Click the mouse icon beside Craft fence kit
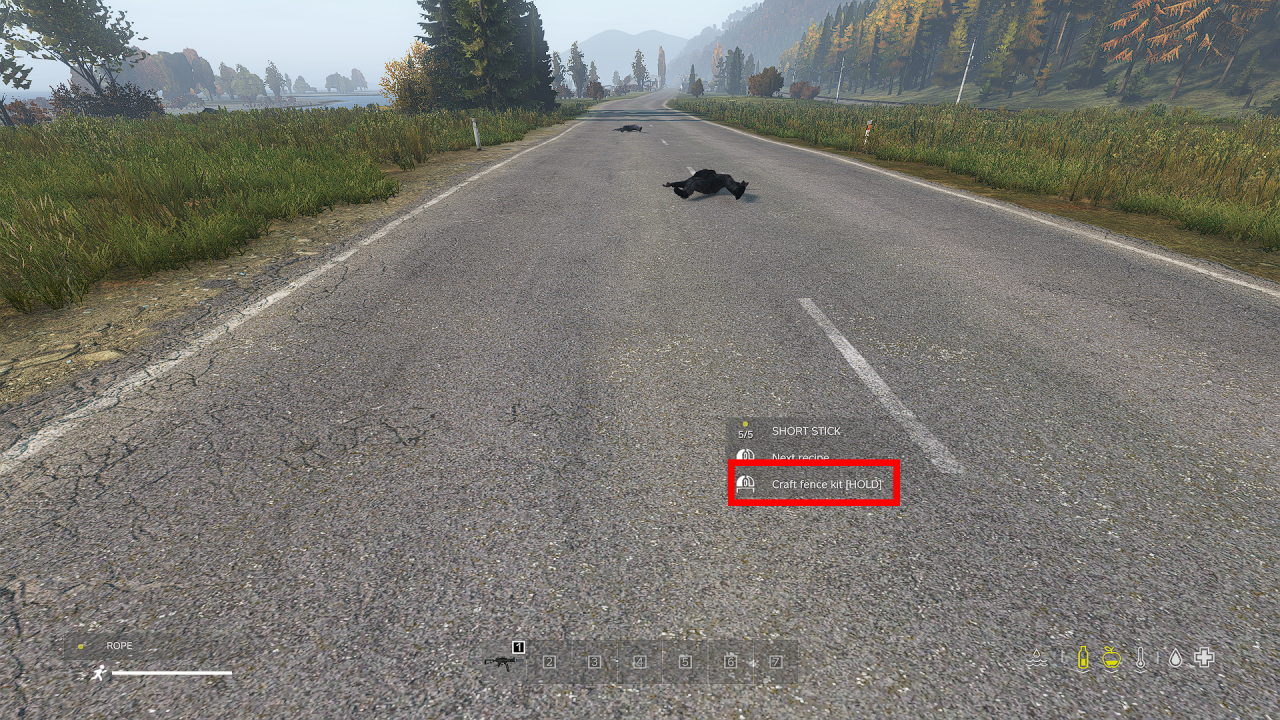 pyautogui.click(x=745, y=483)
